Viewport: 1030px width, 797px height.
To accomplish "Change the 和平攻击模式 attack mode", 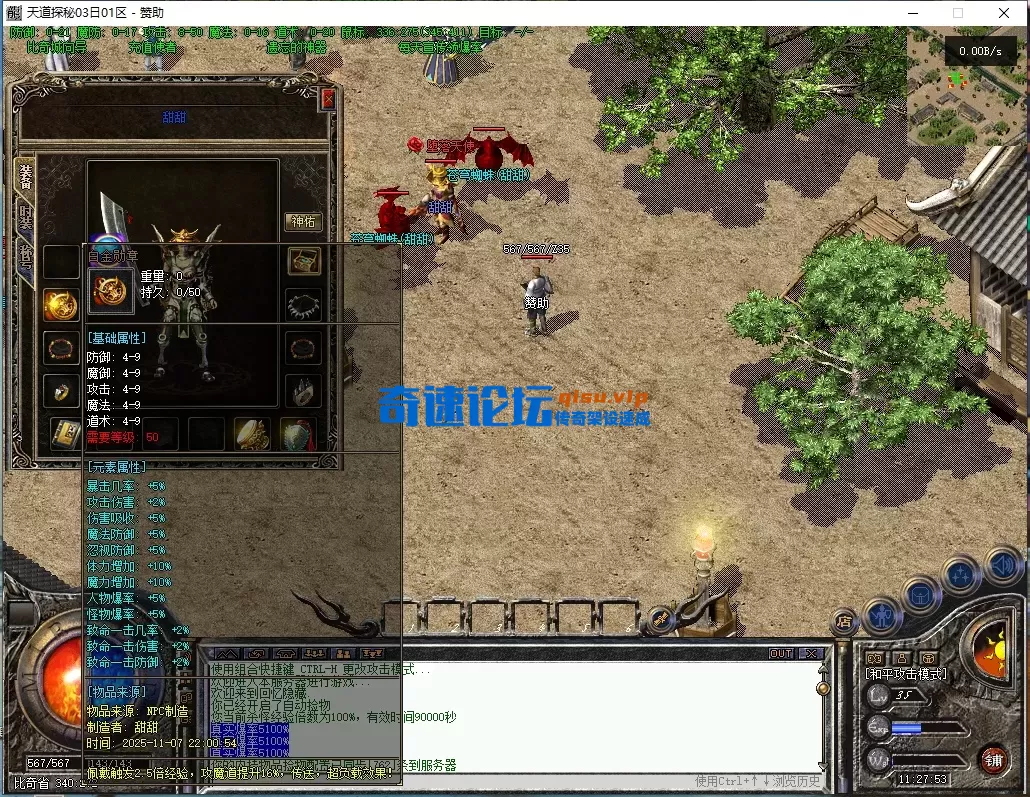I will [x=906, y=674].
